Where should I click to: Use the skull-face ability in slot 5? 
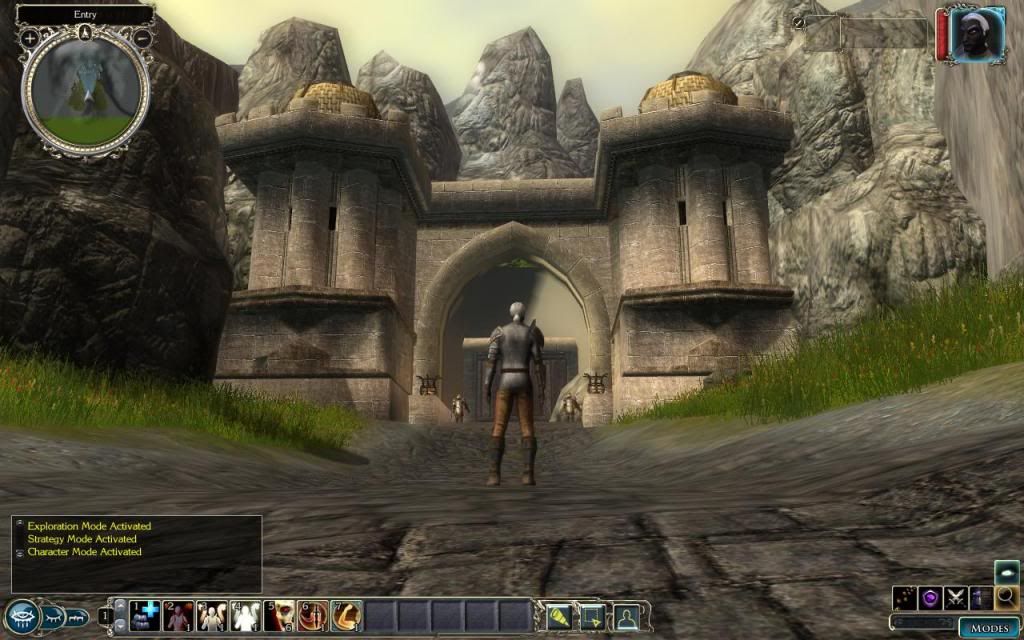click(x=279, y=615)
